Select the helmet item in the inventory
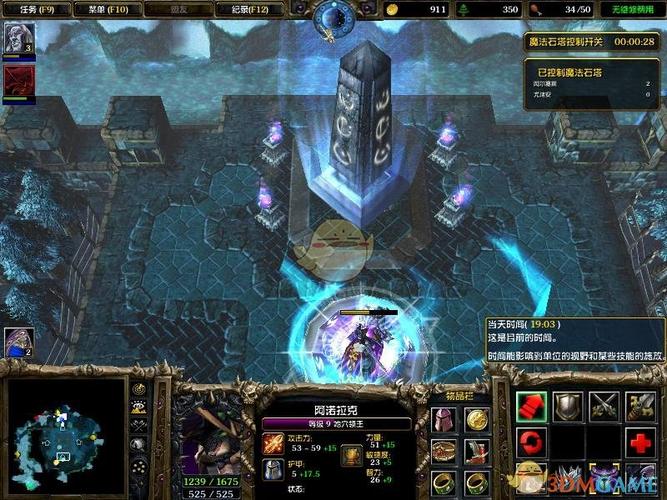667x500 pixels. pos(443,418)
